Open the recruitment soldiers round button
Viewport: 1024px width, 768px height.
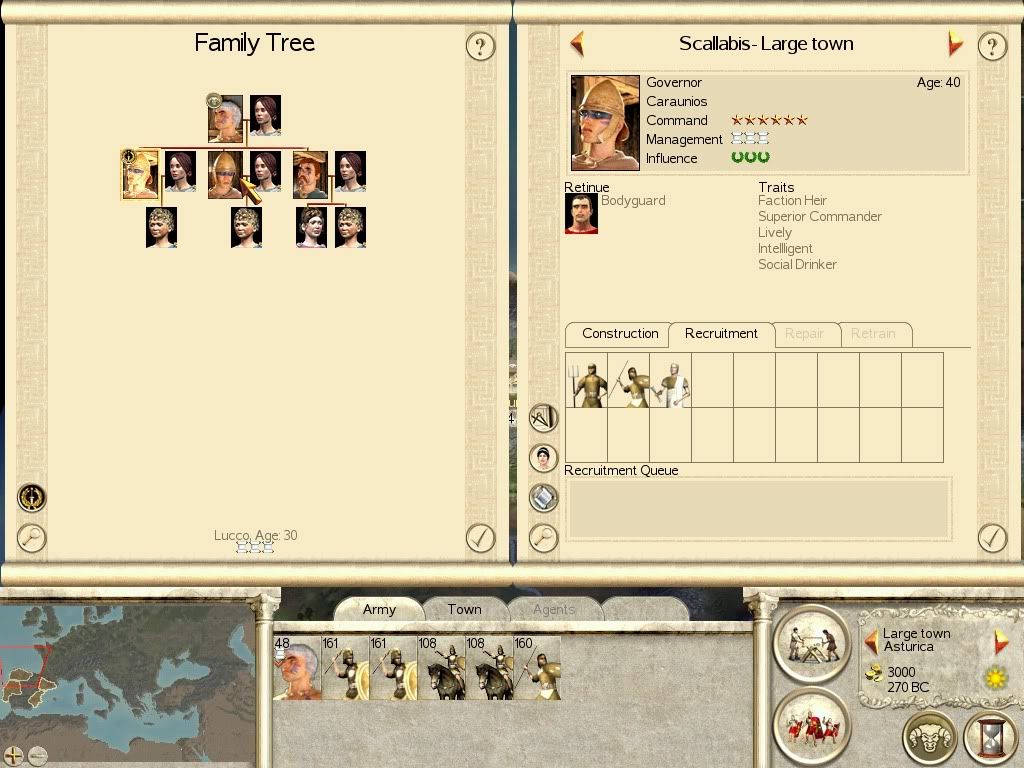pyautogui.click(x=811, y=725)
